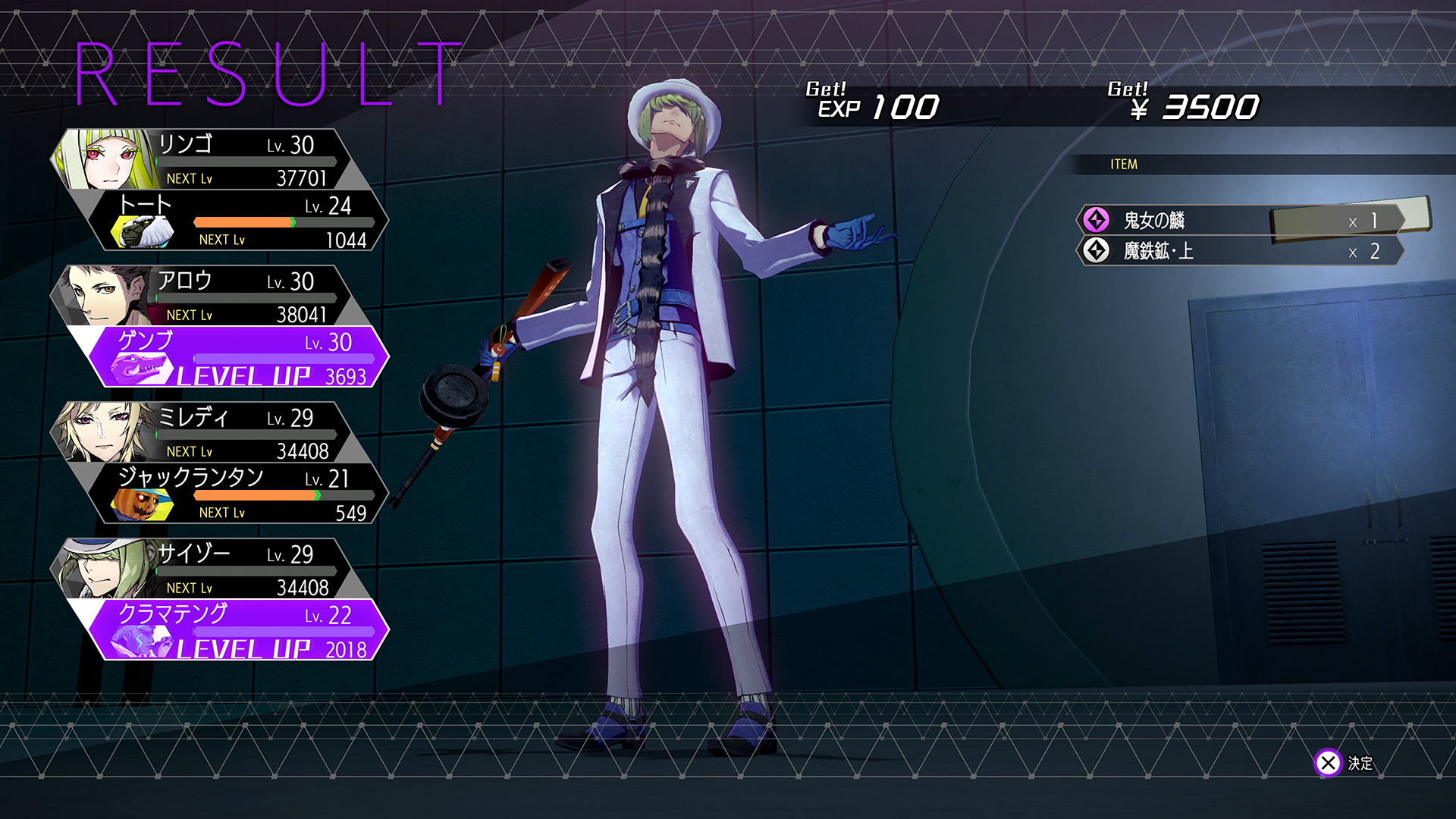Select the 魔鉄鉱・上 item row
Screen dimensions: 1456x819
(1239, 251)
